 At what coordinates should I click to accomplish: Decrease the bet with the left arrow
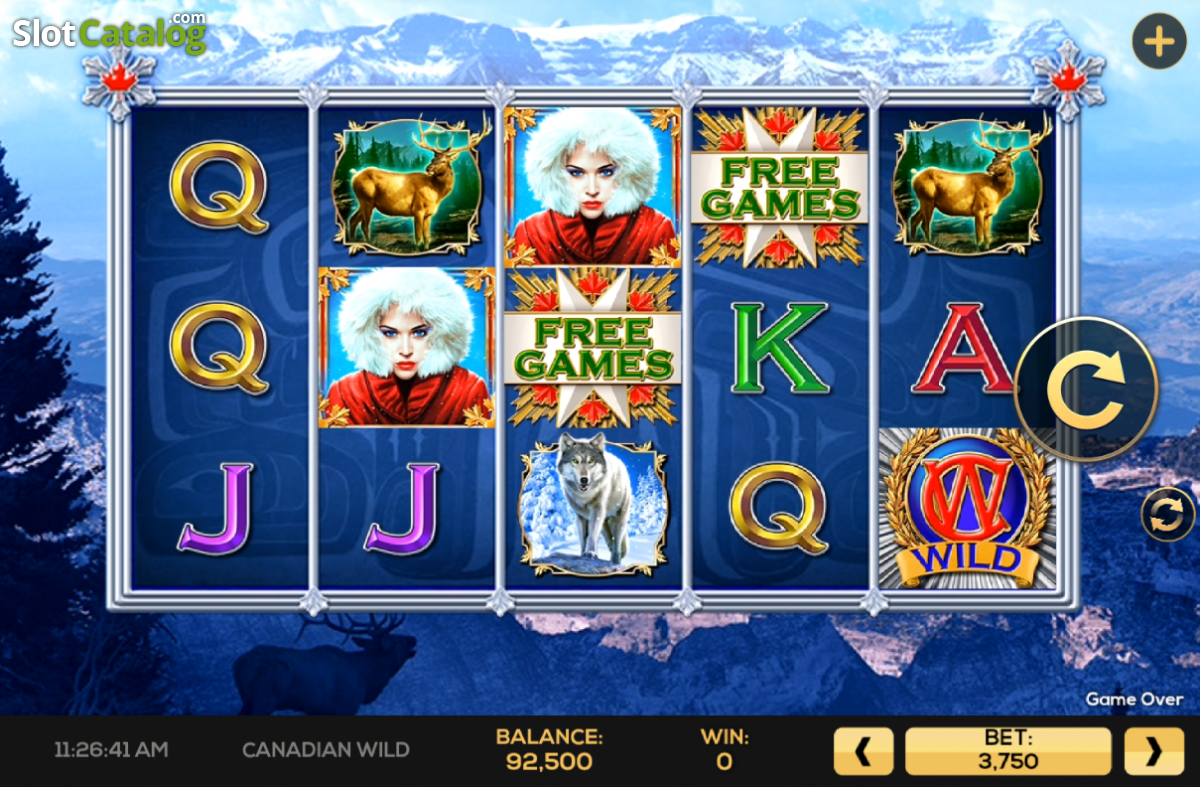click(864, 751)
